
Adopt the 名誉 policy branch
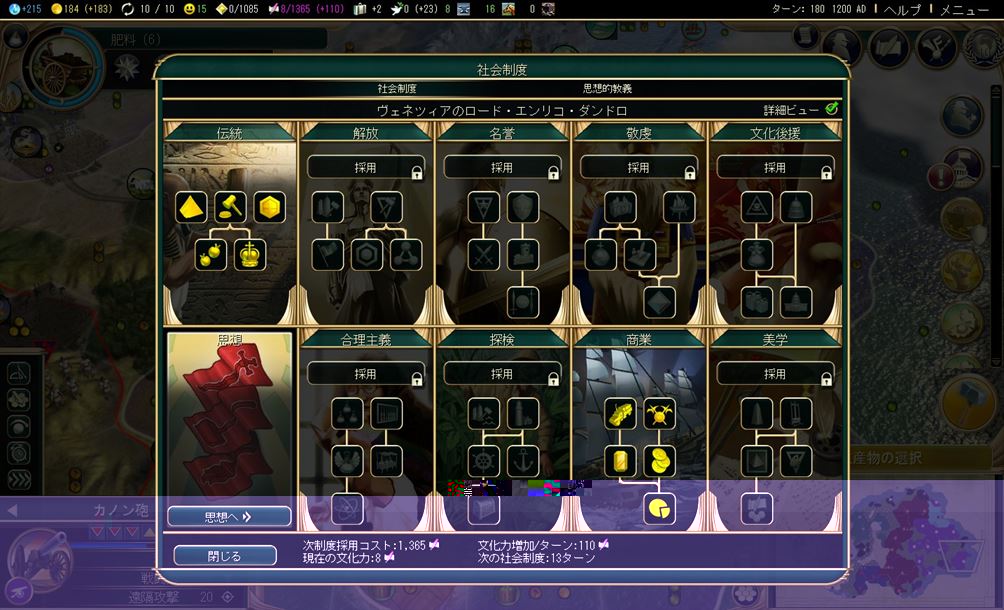pyautogui.click(x=502, y=168)
